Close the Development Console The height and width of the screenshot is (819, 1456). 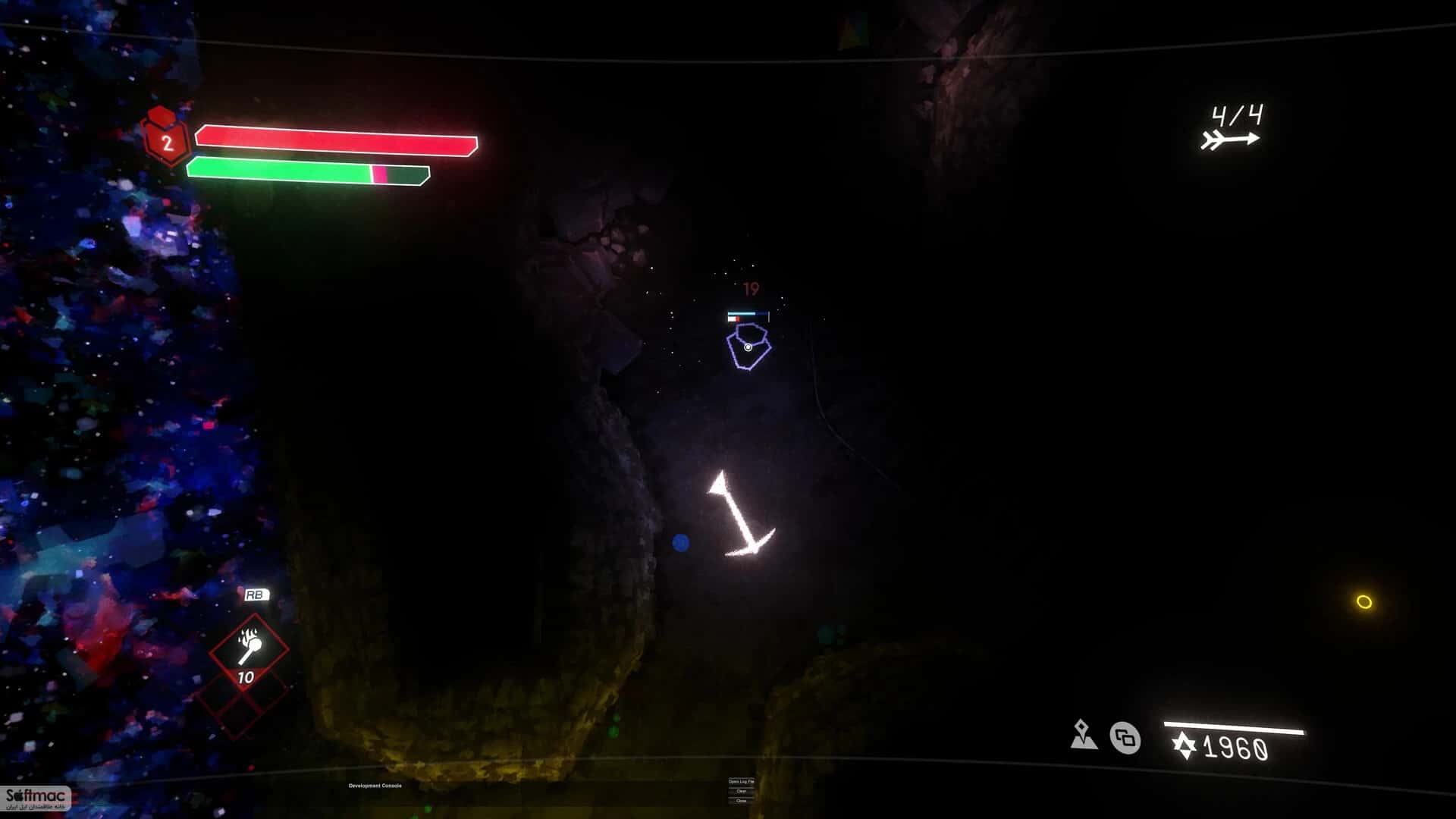(x=741, y=801)
